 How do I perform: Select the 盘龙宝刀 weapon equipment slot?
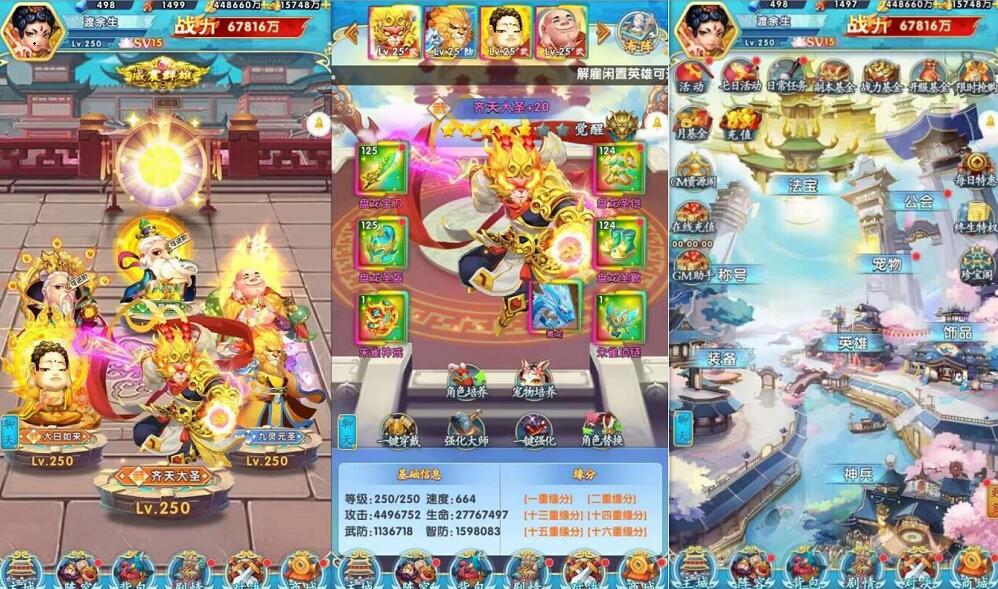383,170
